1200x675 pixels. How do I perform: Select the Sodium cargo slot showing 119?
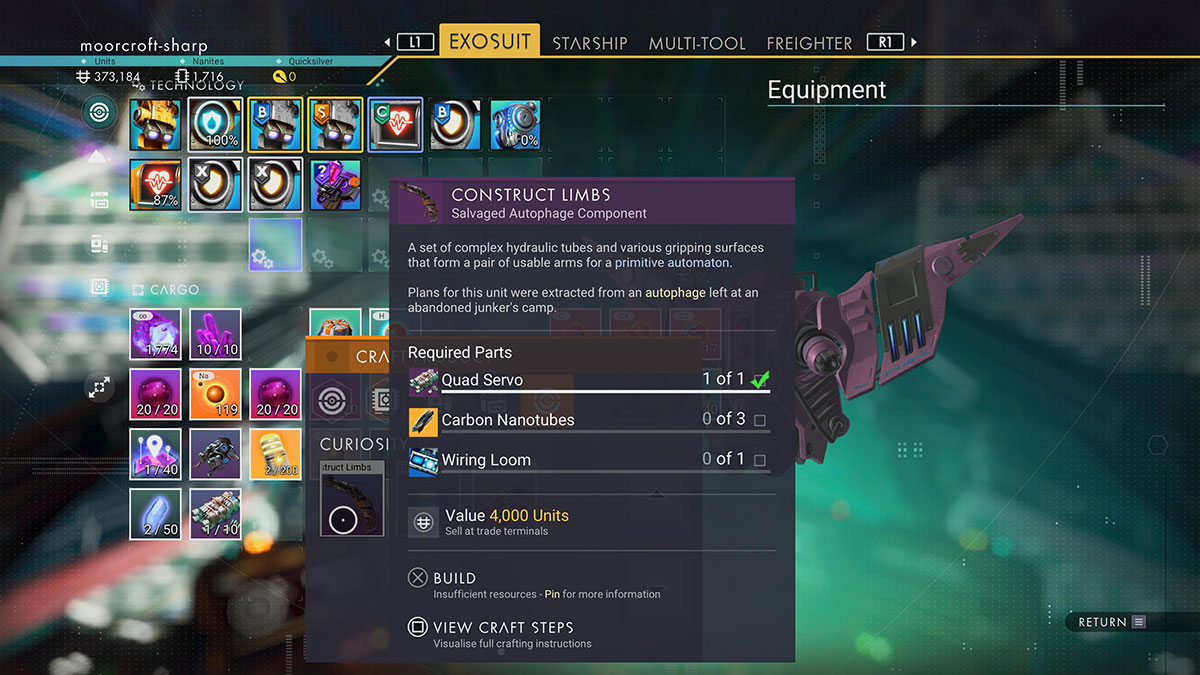(215, 394)
